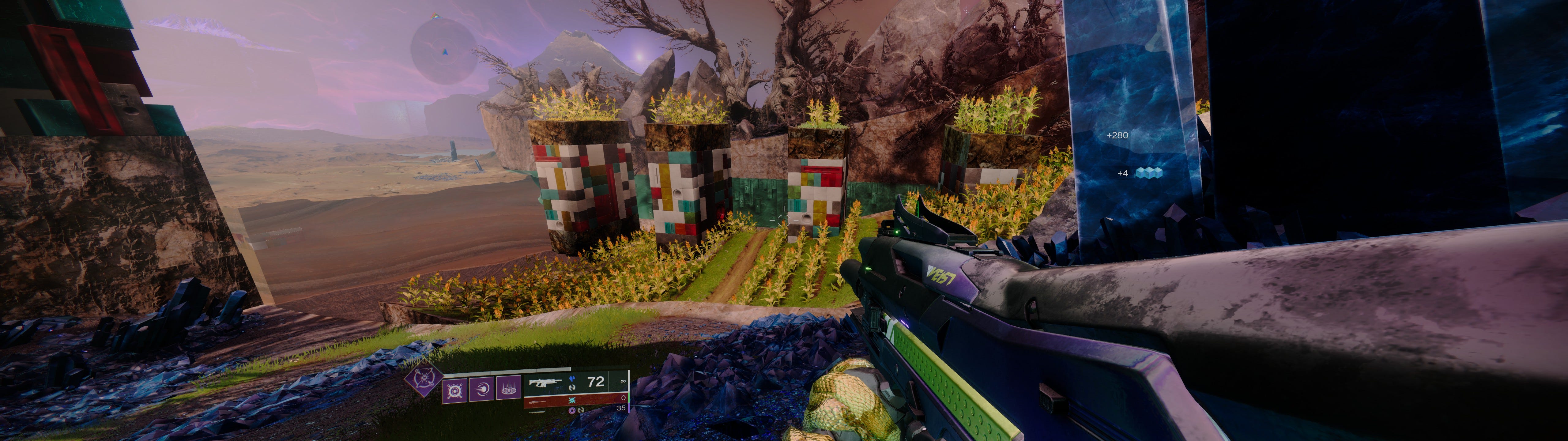This screenshot has width=1568, height=441.
Task: Trigger the melee ability icon with crescent orb
Action: [482, 390]
